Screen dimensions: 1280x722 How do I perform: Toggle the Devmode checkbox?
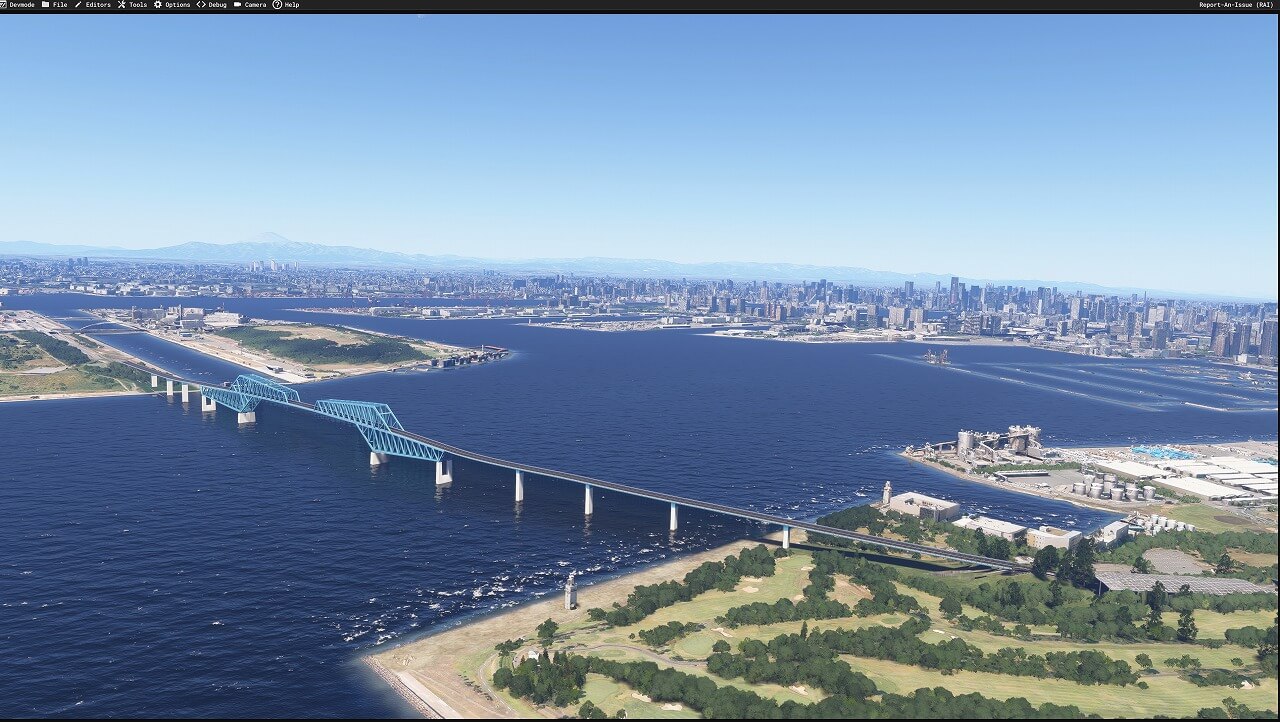[4, 5]
